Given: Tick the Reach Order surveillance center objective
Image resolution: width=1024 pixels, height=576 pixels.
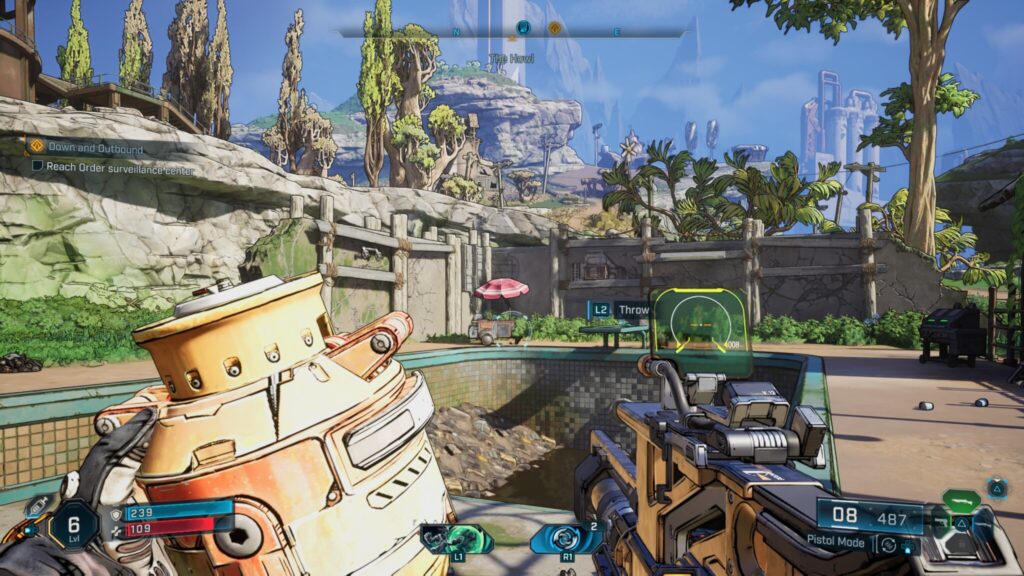Looking at the screenshot, I should click(38, 168).
